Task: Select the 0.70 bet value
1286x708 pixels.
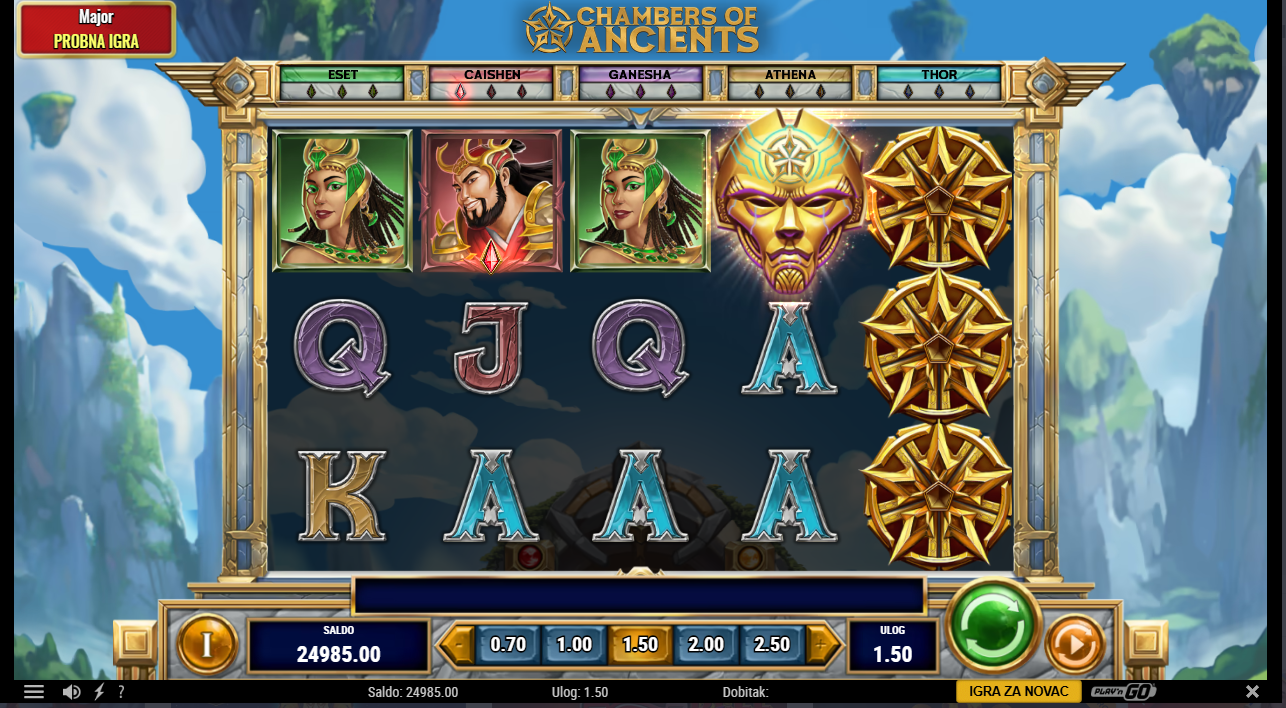Action: [508, 645]
